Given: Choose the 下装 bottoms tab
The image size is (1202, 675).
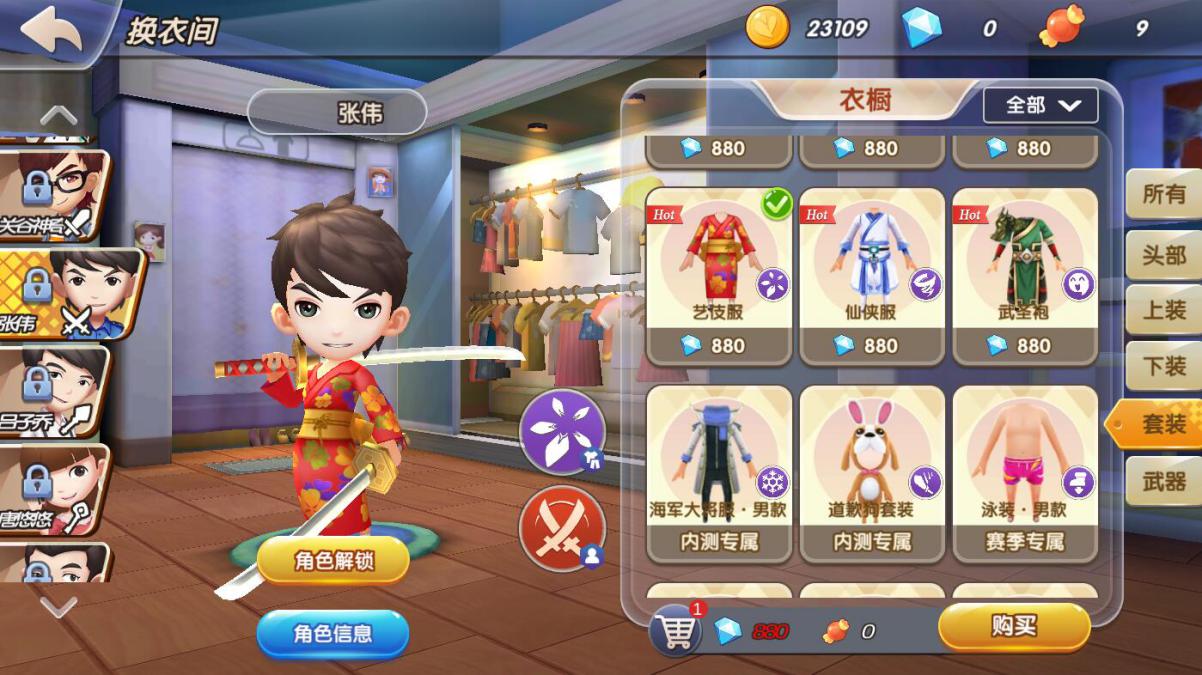Looking at the screenshot, I should (1163, 367).
